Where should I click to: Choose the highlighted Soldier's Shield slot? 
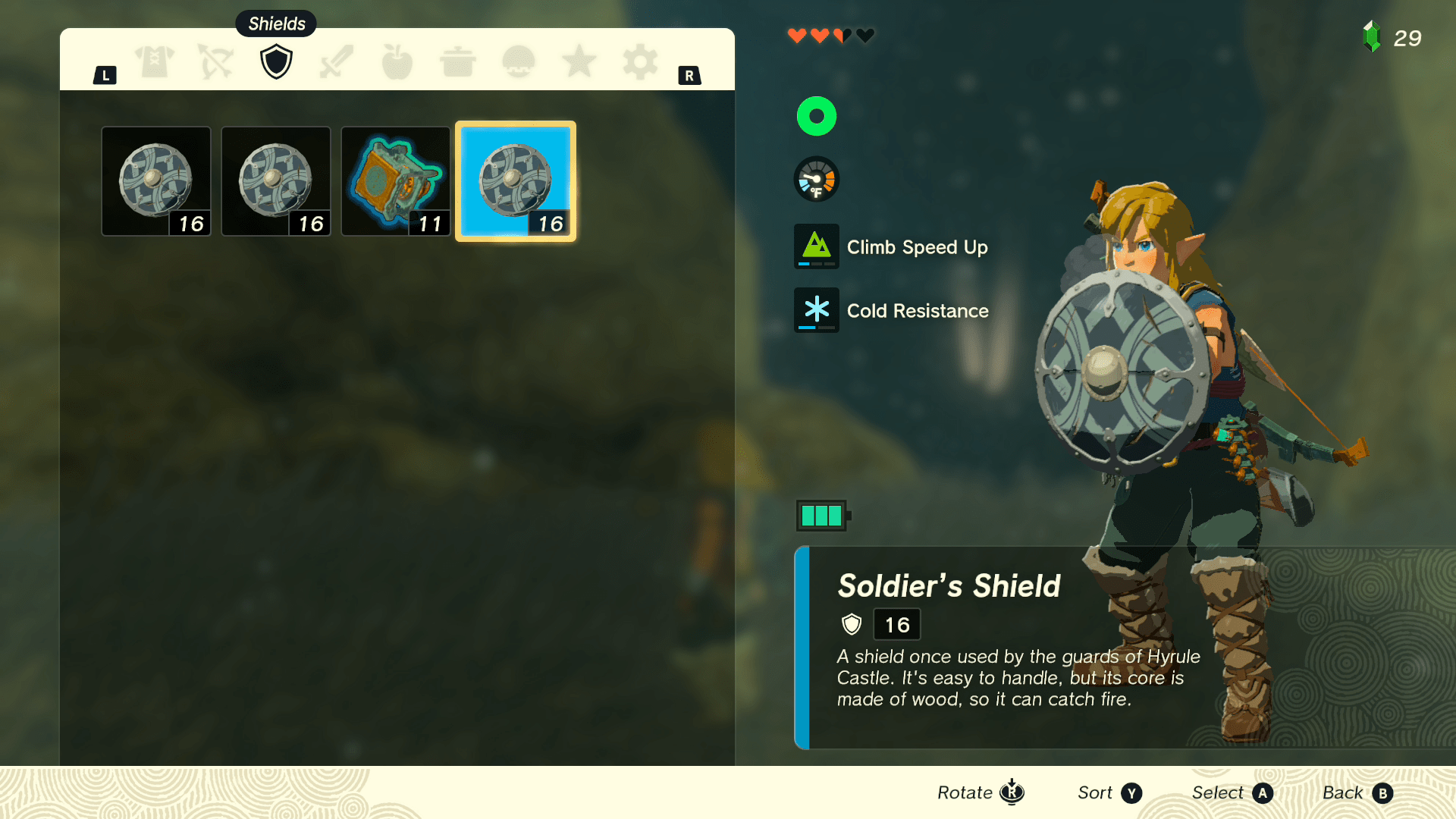(x=516, y=181)
